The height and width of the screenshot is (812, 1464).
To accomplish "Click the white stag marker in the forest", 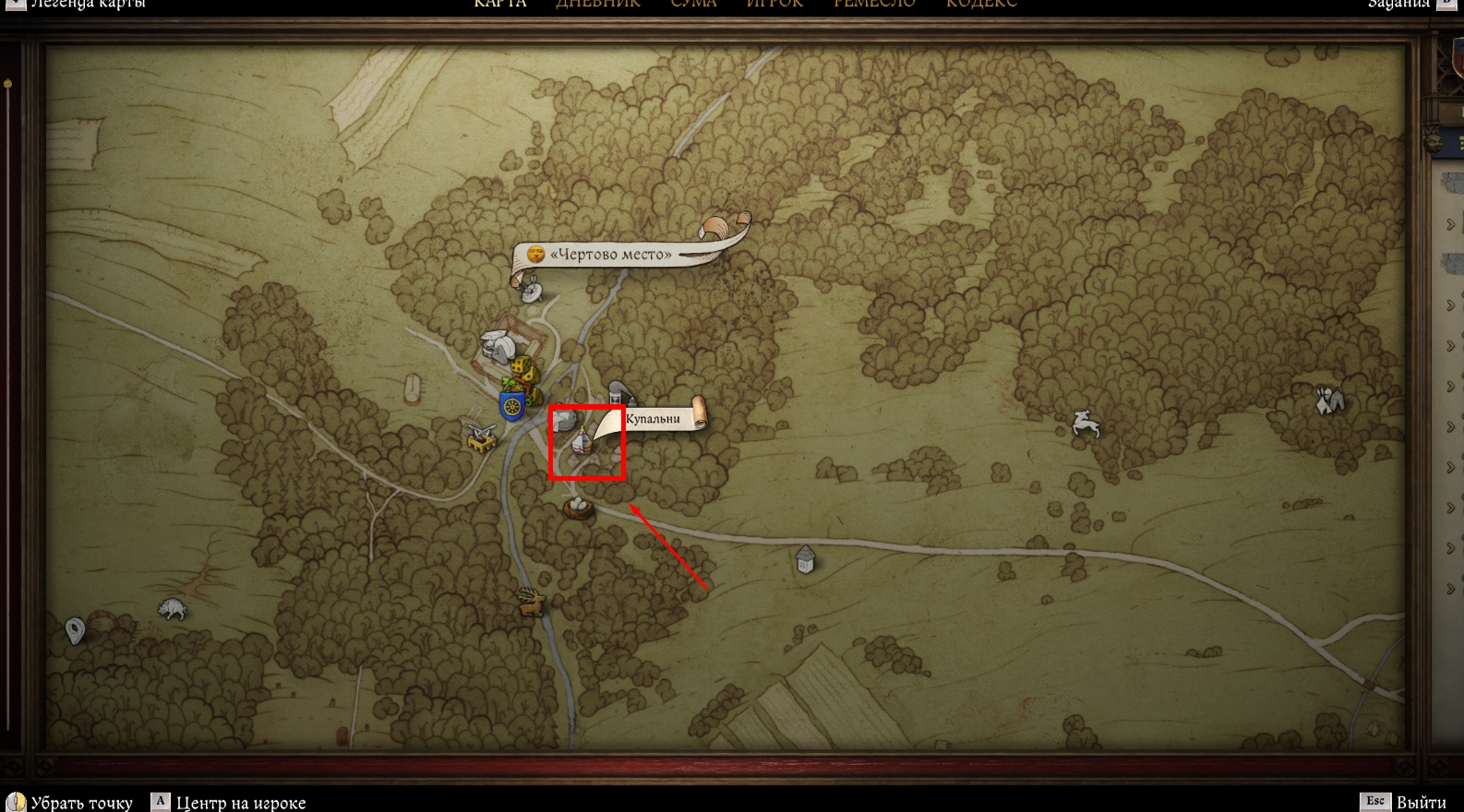I will (x=1086, y=424).
